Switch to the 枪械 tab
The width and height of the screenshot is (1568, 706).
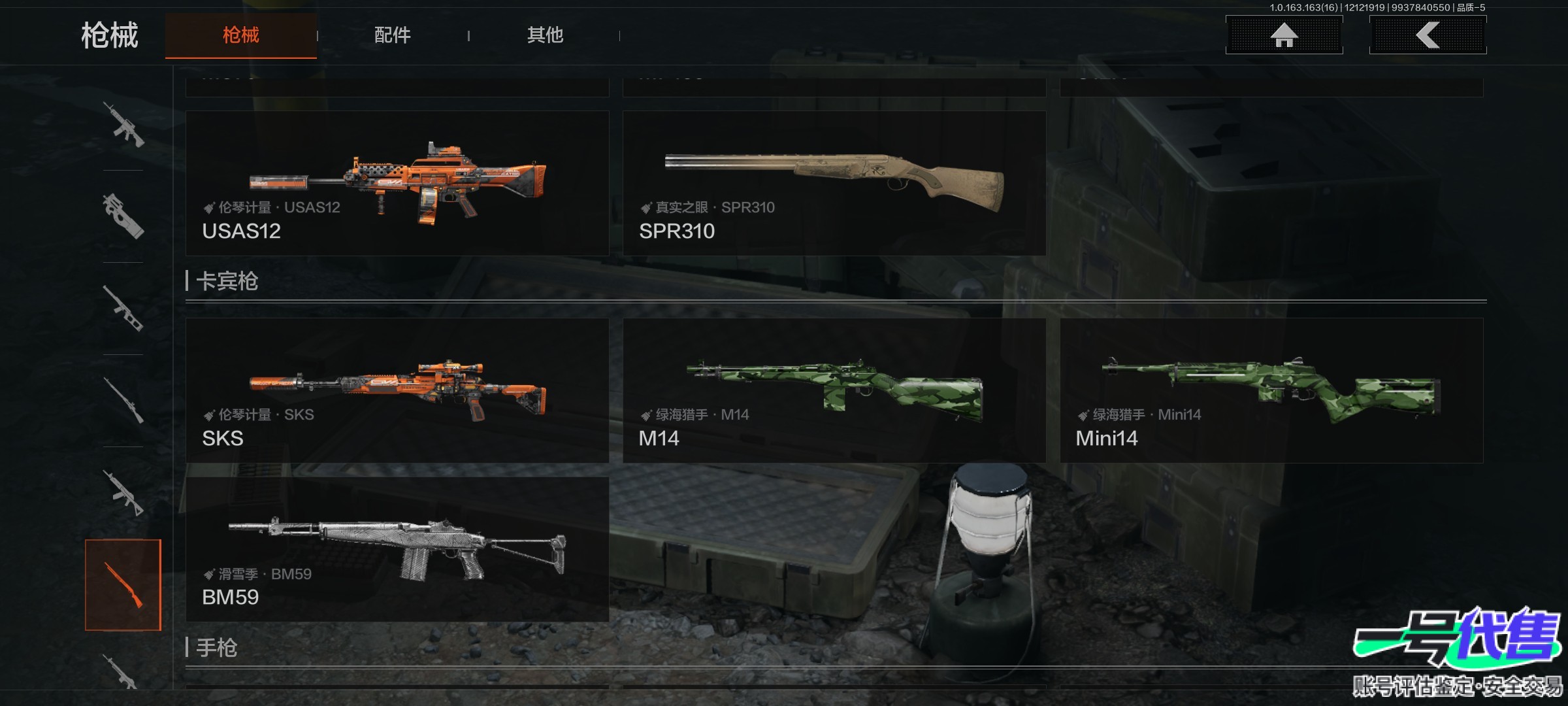(240, 35)
